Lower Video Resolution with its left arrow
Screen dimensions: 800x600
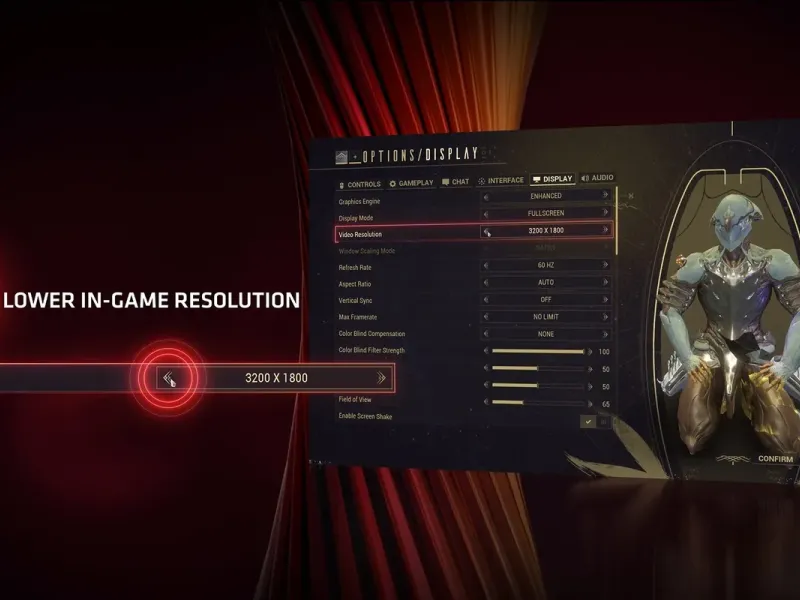(487, 231)
